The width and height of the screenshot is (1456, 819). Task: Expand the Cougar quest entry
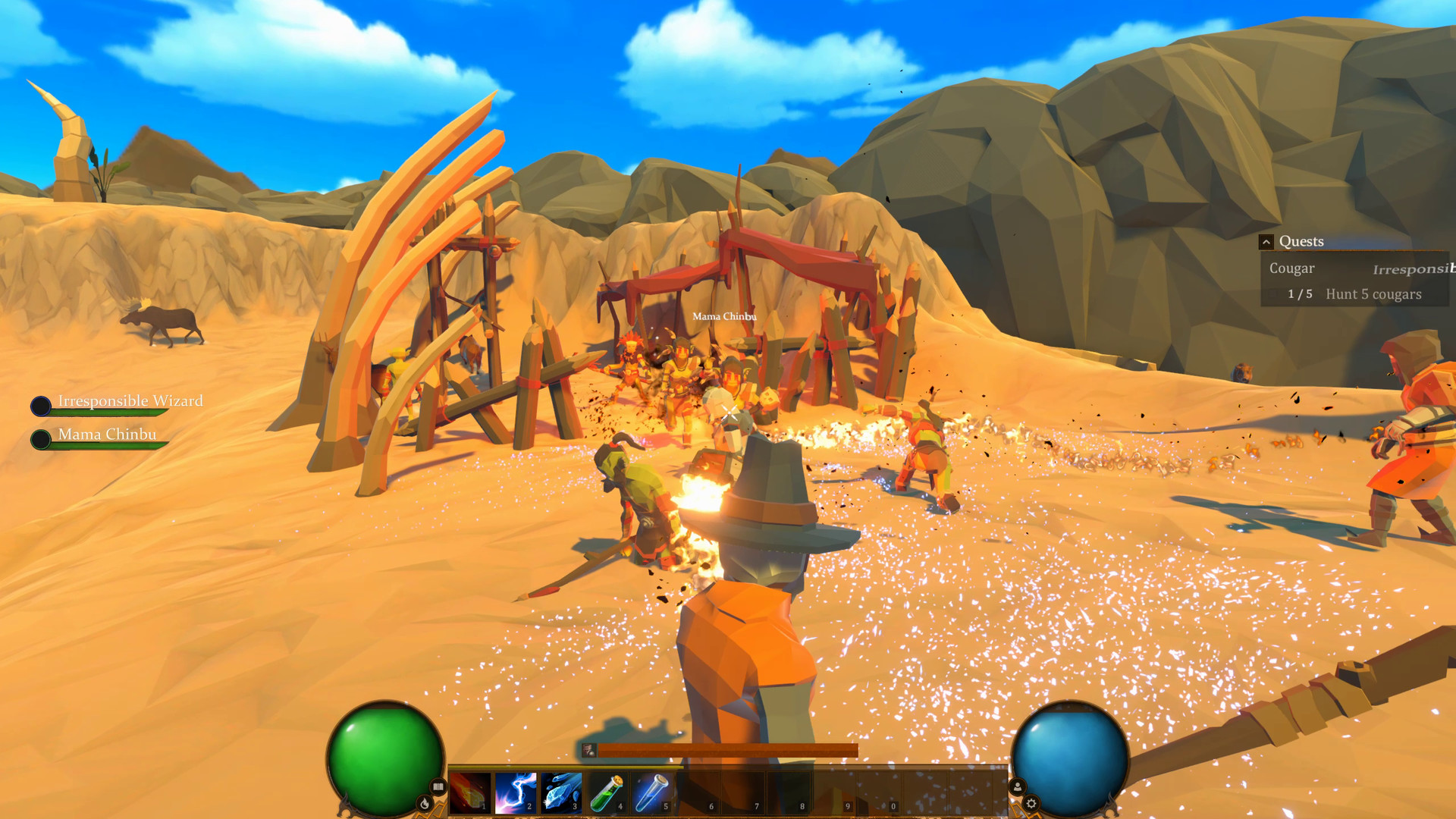[1293, 268]
